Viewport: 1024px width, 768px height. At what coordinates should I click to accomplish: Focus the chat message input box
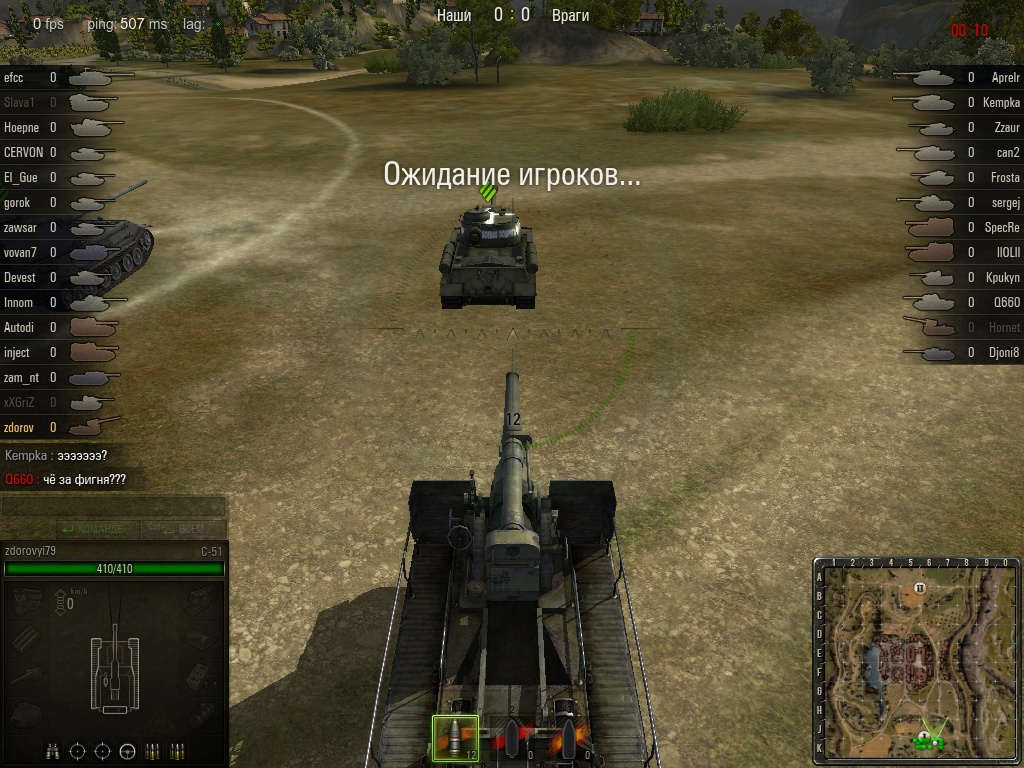point(113,506)
